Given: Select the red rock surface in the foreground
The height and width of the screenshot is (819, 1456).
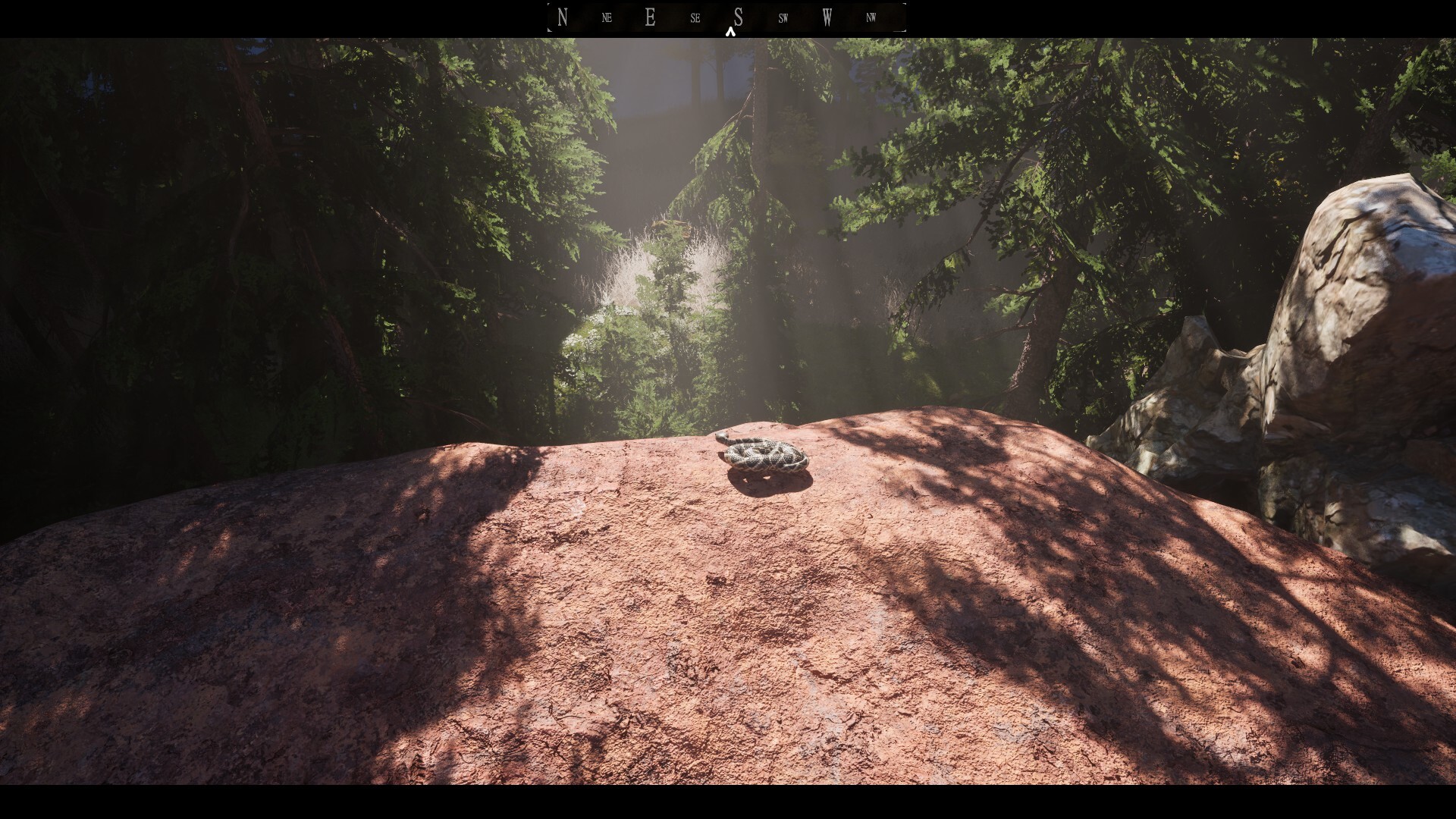Looking at the screenshot, I should (682, 645).
